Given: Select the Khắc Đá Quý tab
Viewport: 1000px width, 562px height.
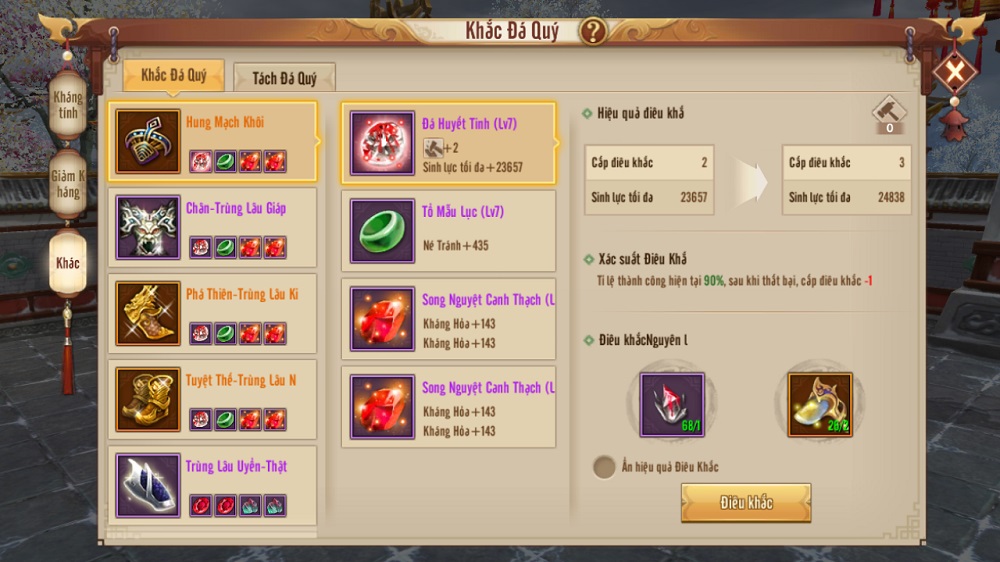Looking at the screenshot, I should (173, 76).
